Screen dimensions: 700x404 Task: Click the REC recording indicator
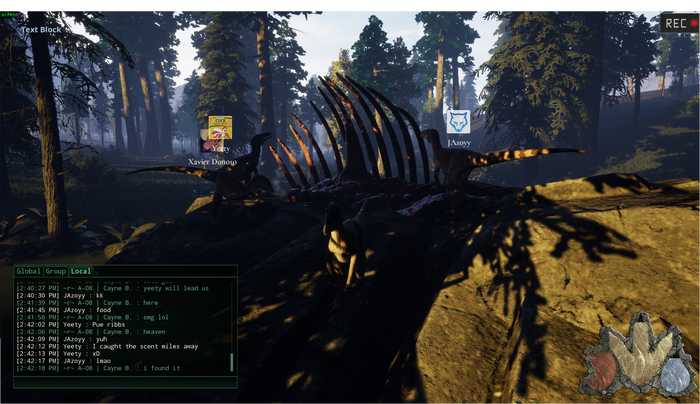coord(677,22)
